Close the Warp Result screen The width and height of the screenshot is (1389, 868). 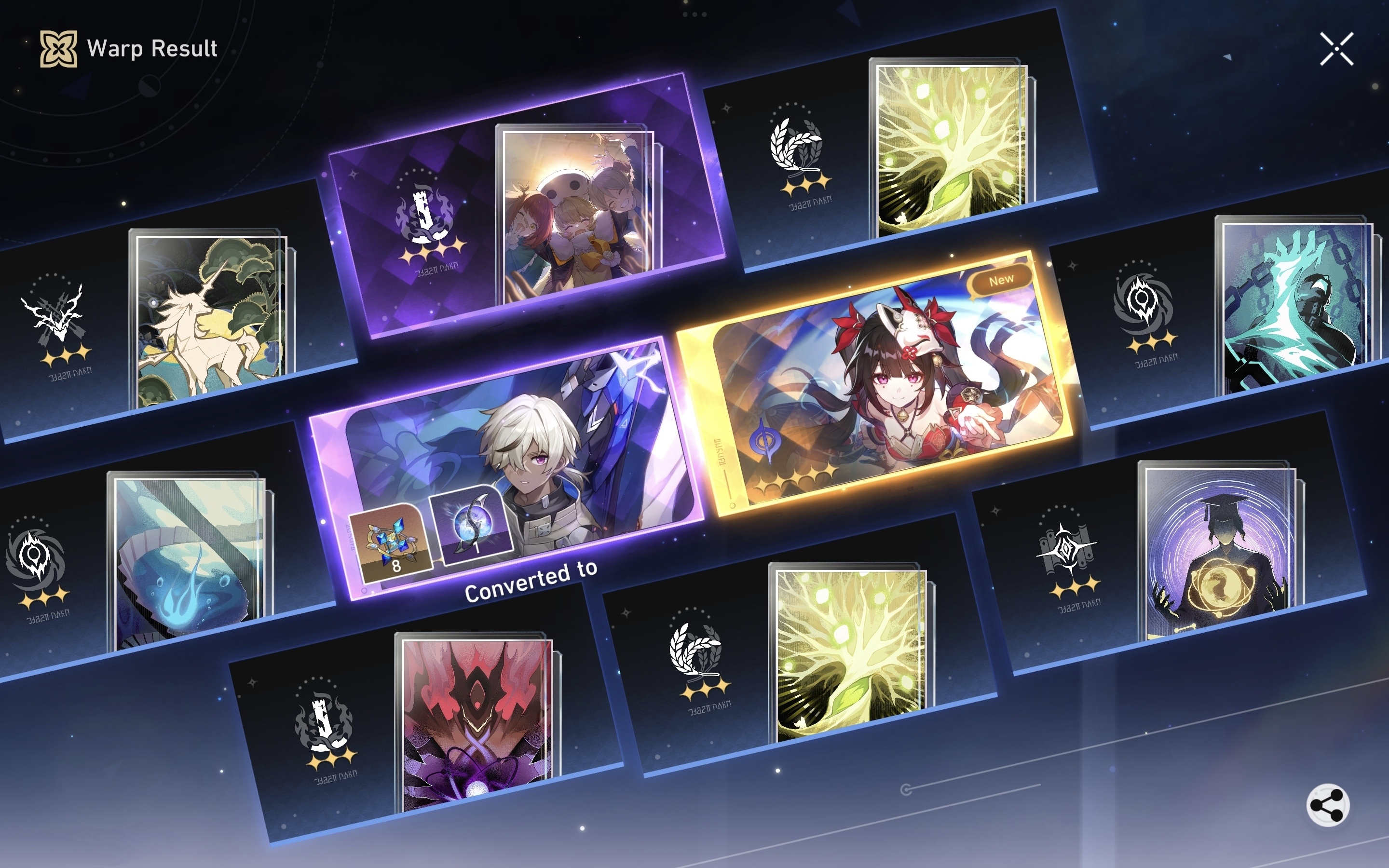1337,47
